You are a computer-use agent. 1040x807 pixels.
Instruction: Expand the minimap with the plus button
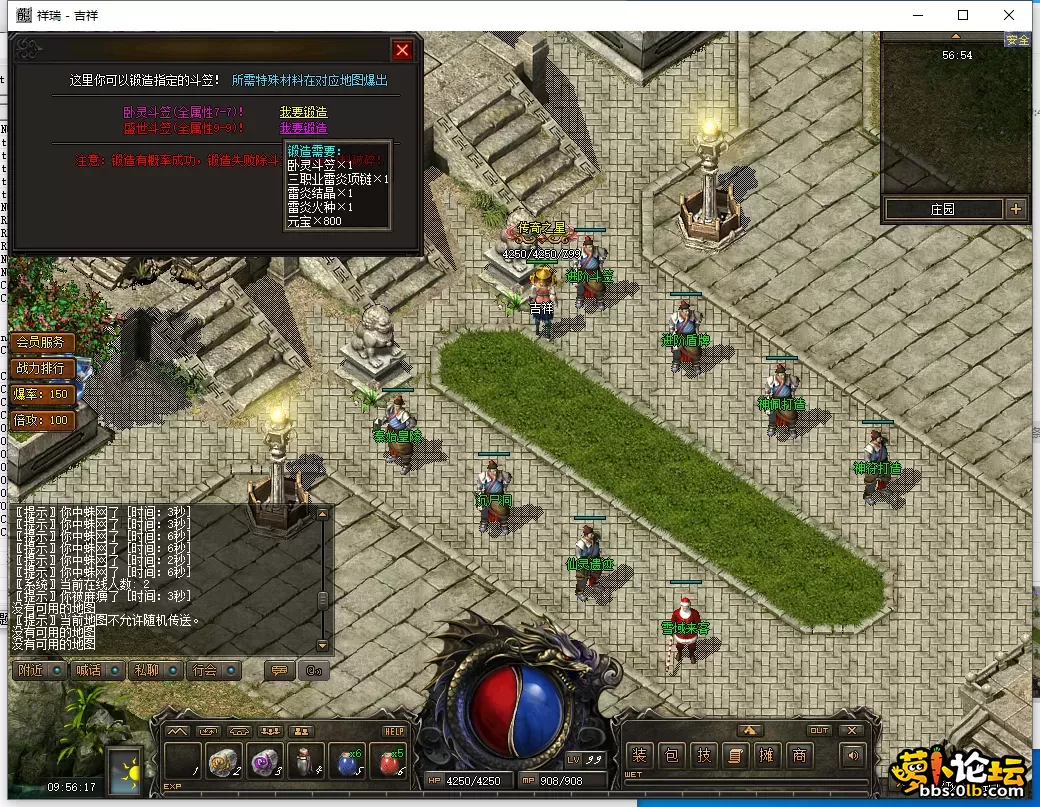(1016, 209)
